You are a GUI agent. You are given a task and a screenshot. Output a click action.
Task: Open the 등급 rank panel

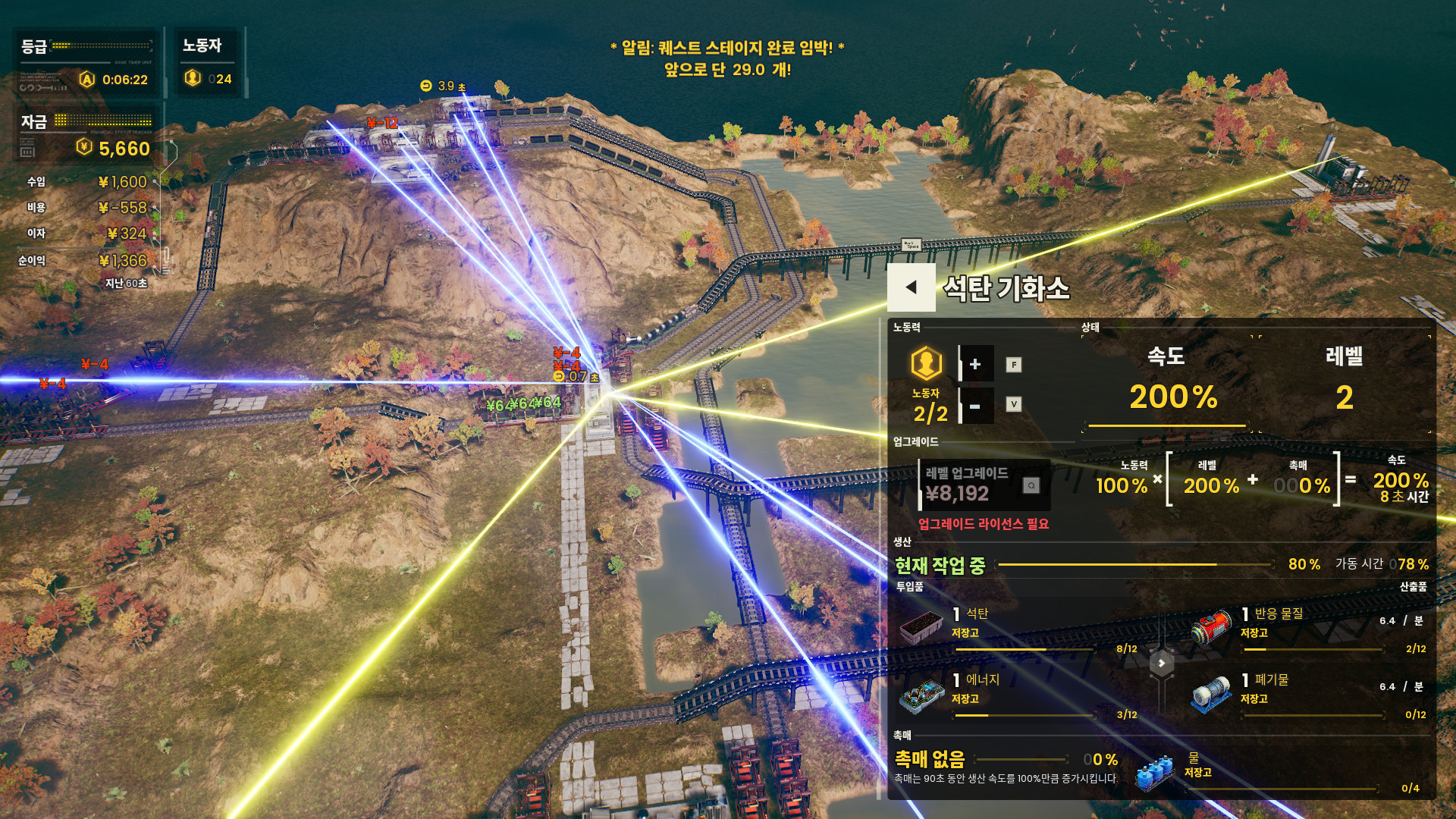click(86, 63)
